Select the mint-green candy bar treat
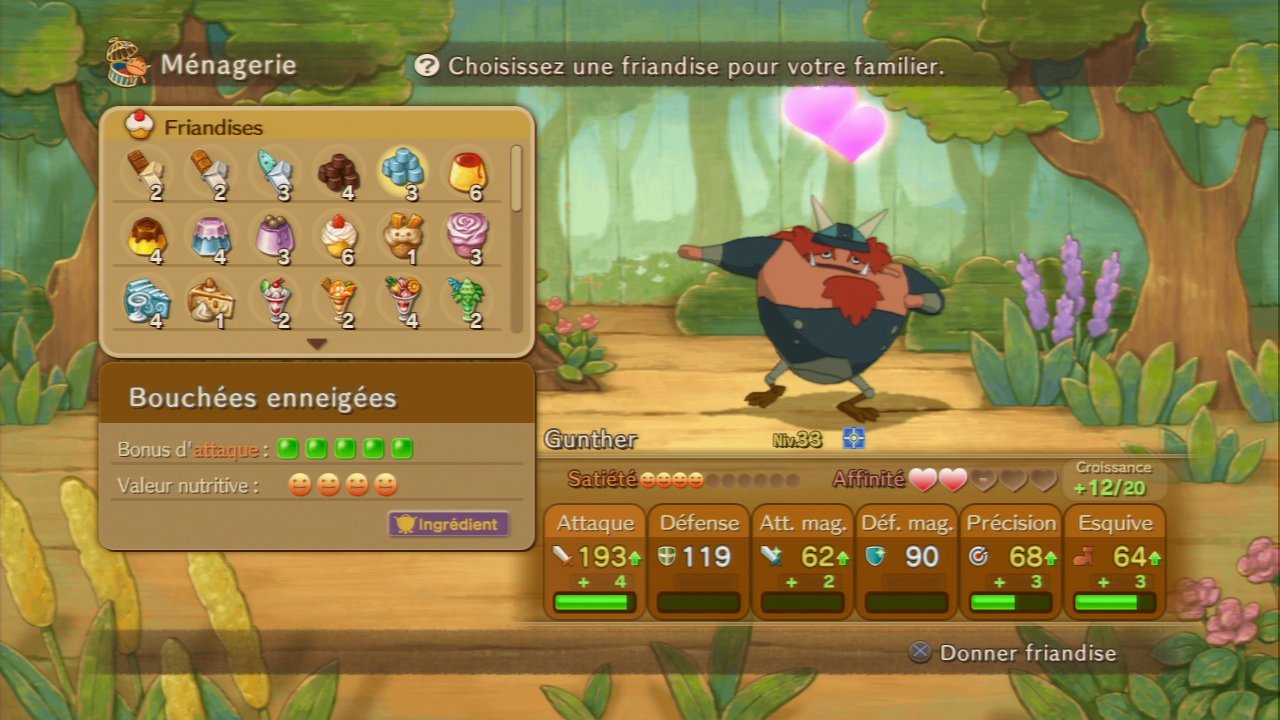The height and width of the screenshot is (720, 1280). tap(275, 171)
